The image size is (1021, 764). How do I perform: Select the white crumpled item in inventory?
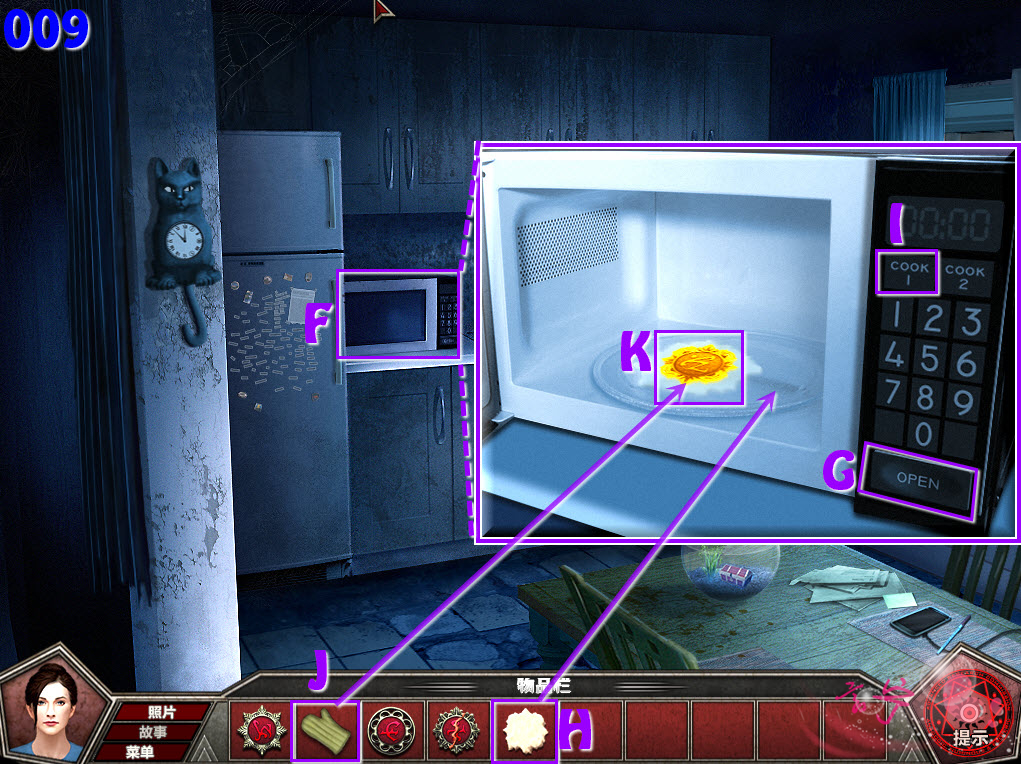[x=524, y=731]
